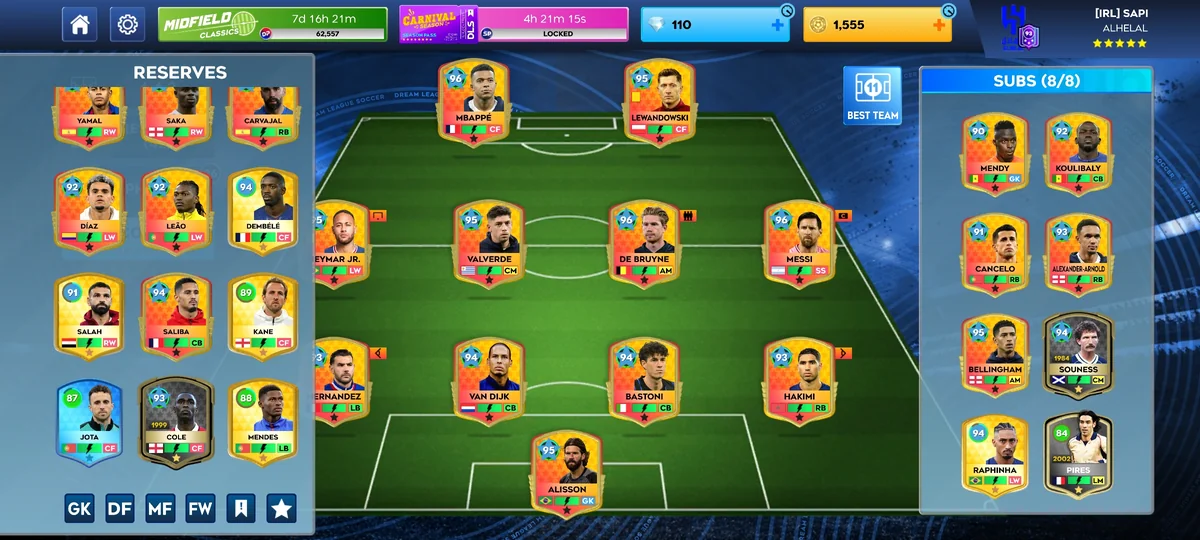This screenshot has width=1200, height=540.
Task: Filter reserves by GK
Action: click(80, 509)
